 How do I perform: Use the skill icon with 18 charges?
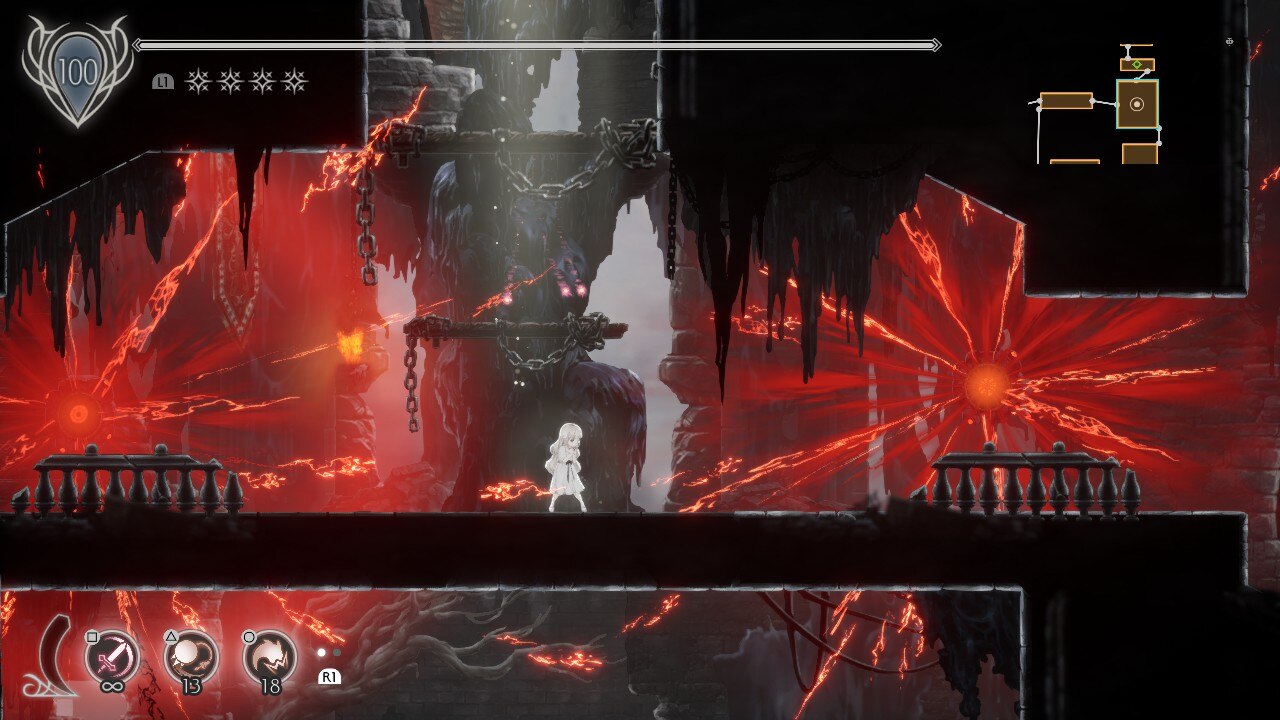coord(269,655)
